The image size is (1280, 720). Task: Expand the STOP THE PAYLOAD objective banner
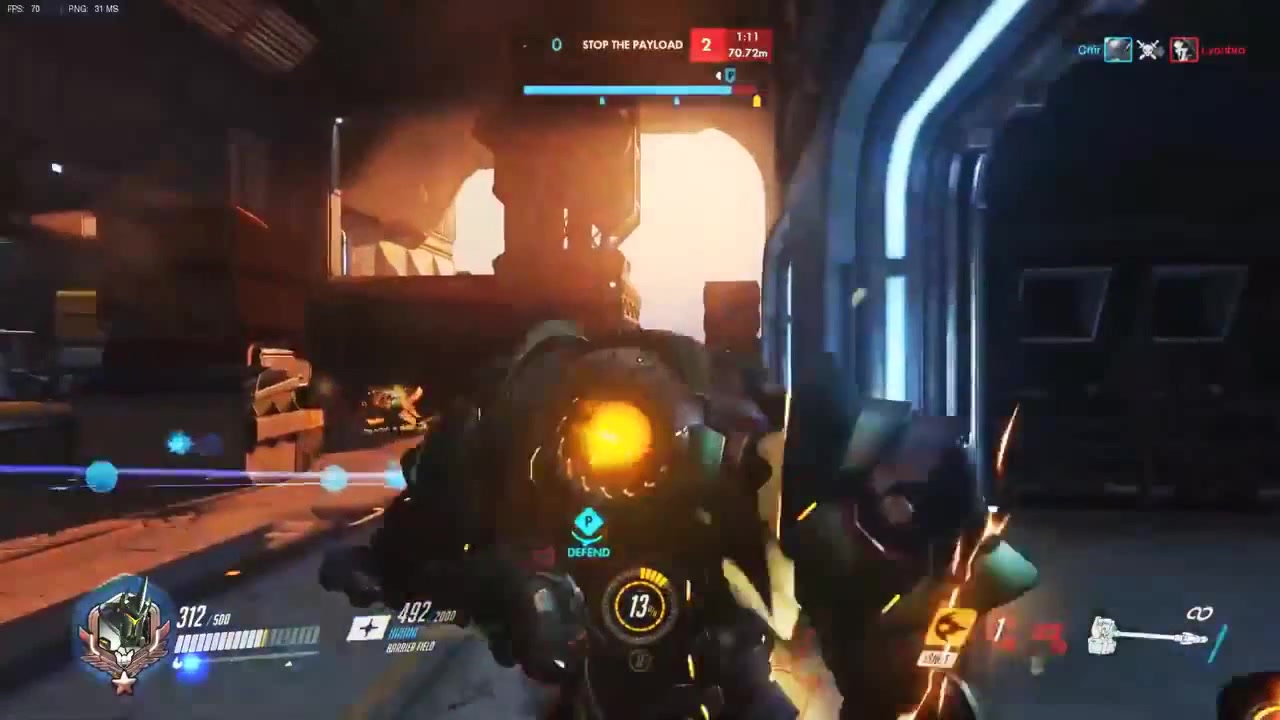pyautogui.click(x=632, y=44)
